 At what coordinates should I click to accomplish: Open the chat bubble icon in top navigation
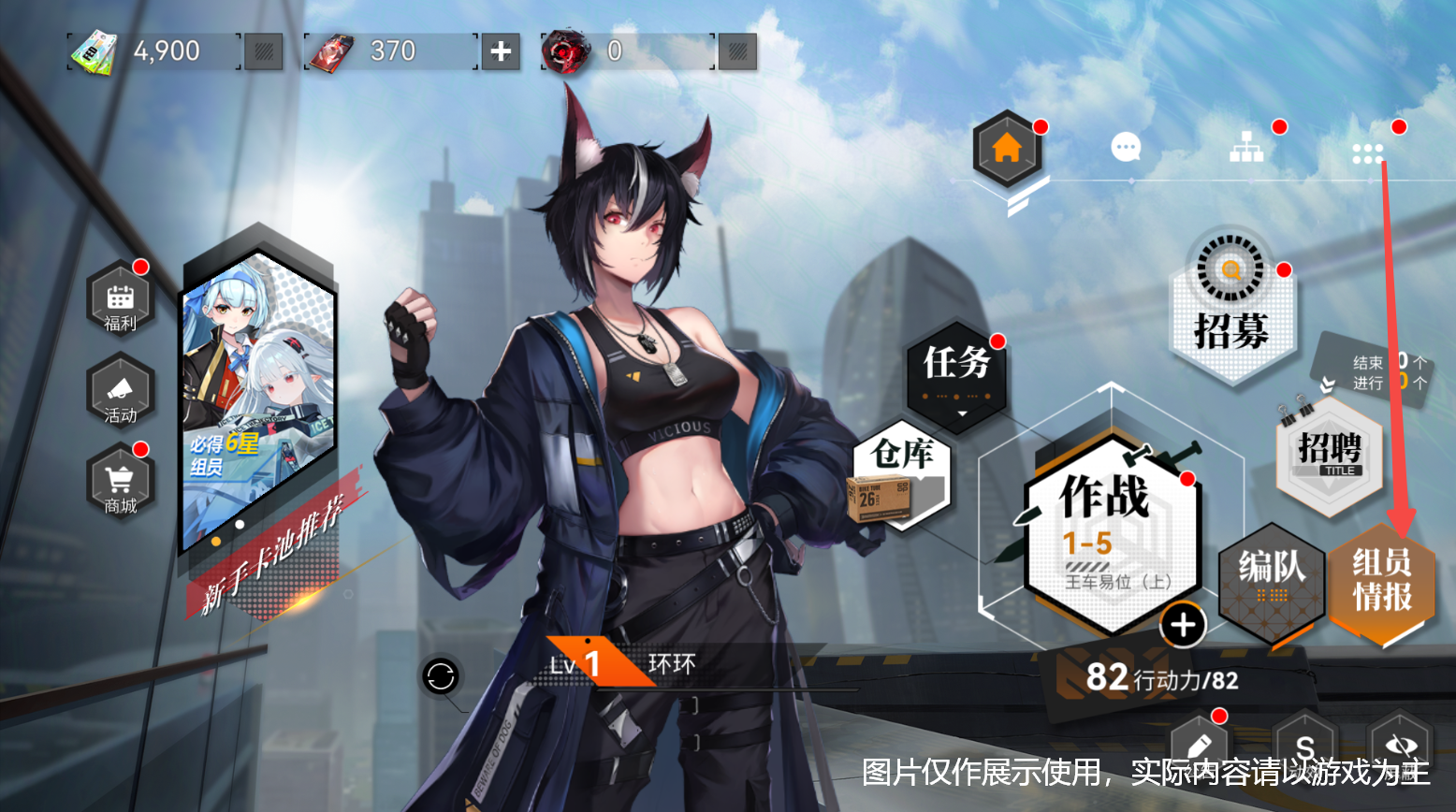coord(1126,148)
